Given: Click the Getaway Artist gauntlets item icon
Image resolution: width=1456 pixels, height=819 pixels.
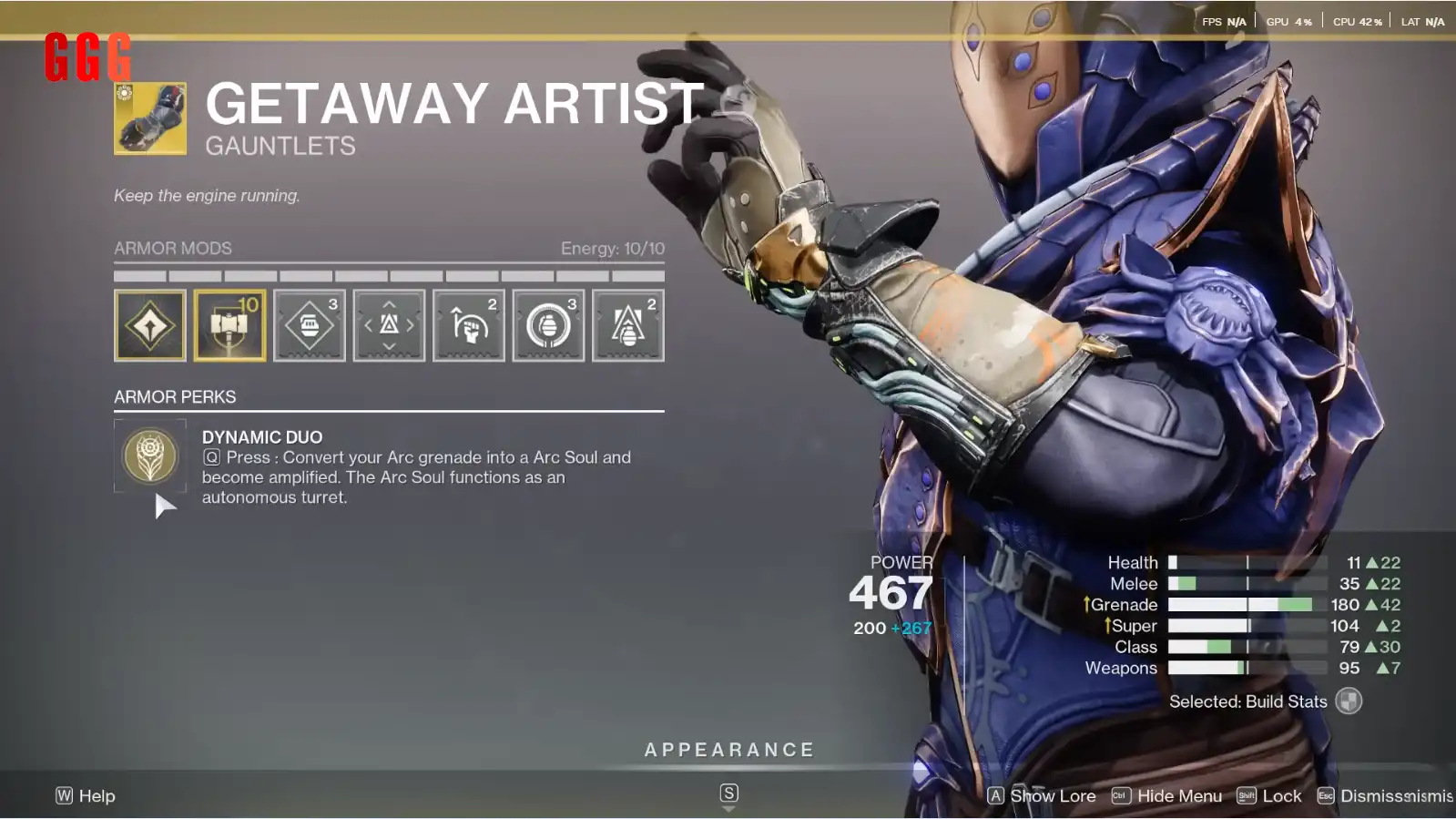Looking at the screenshot, I should tap(150, 118).
